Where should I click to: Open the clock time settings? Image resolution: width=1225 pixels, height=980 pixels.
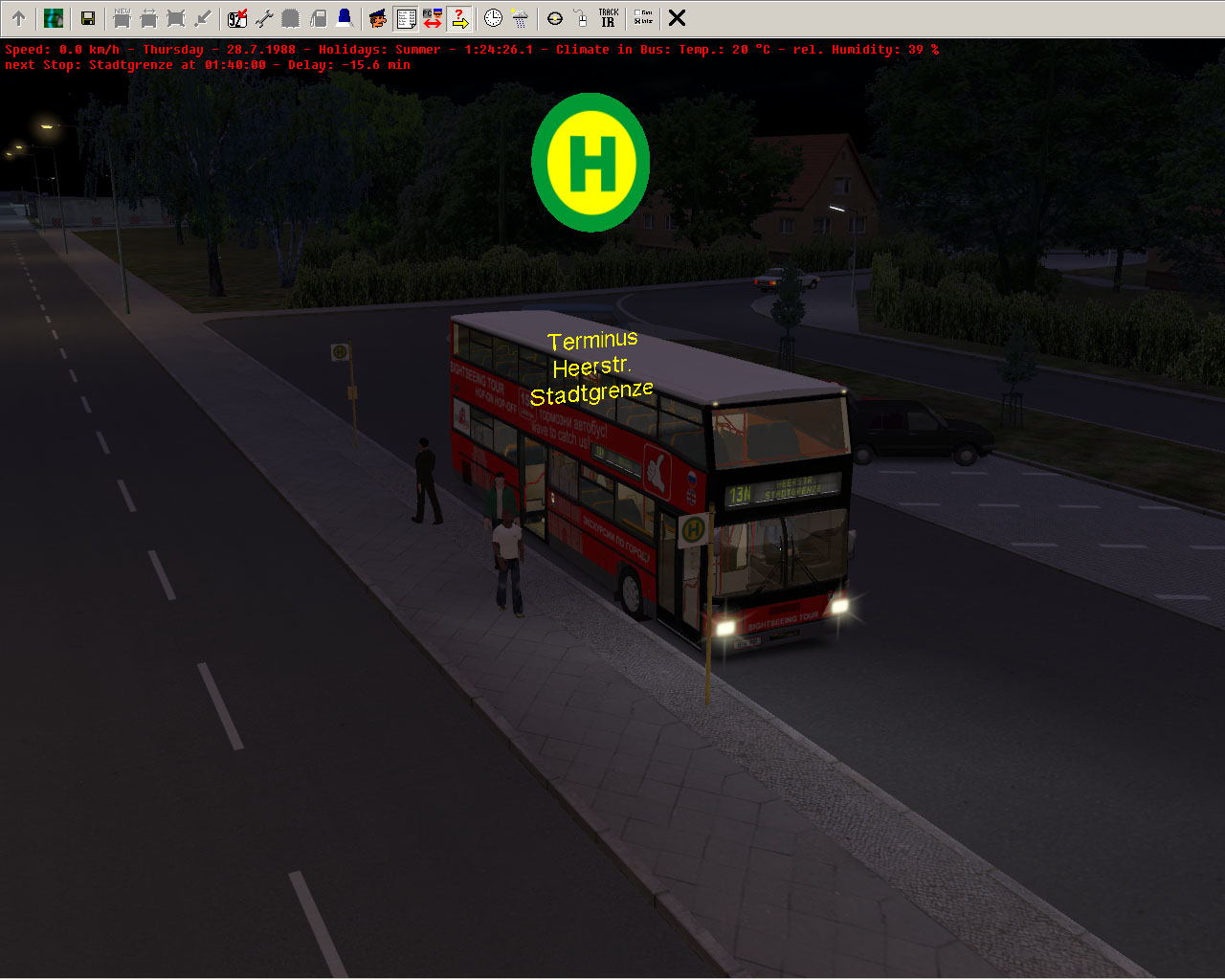(493, 18)
